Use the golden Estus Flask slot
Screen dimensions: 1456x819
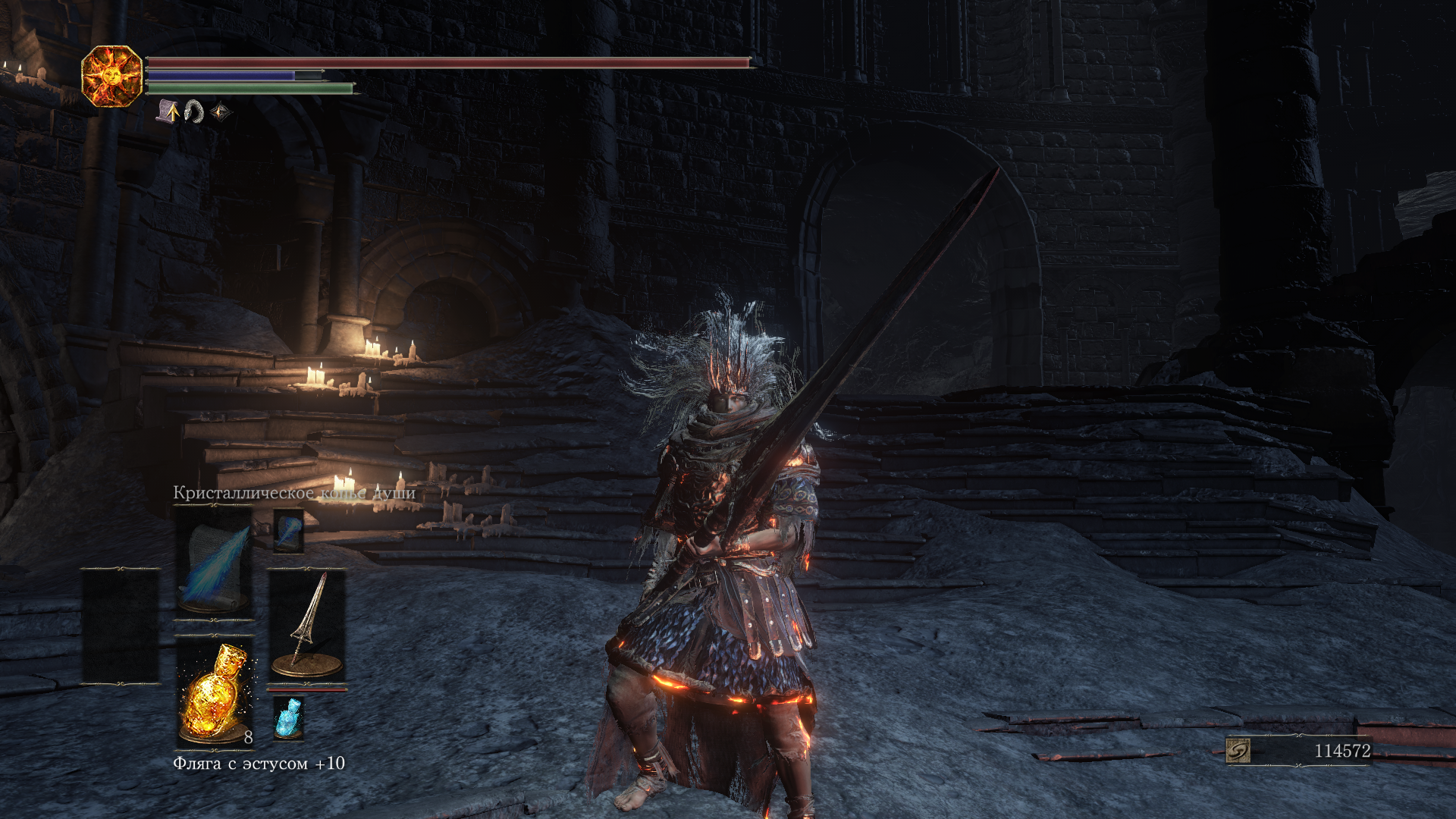pos(215,692)
